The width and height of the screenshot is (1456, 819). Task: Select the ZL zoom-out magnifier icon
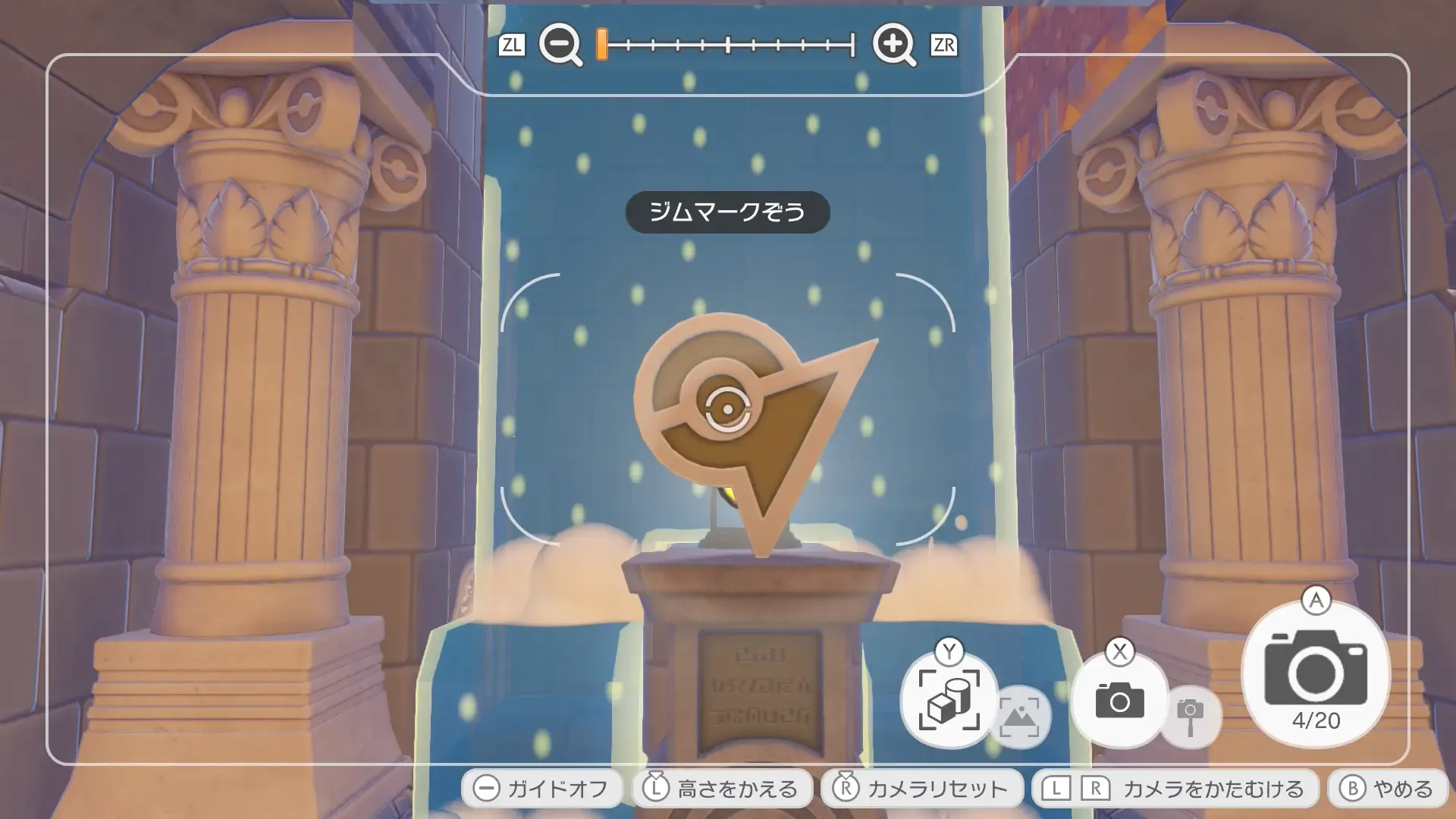(559, 44)
